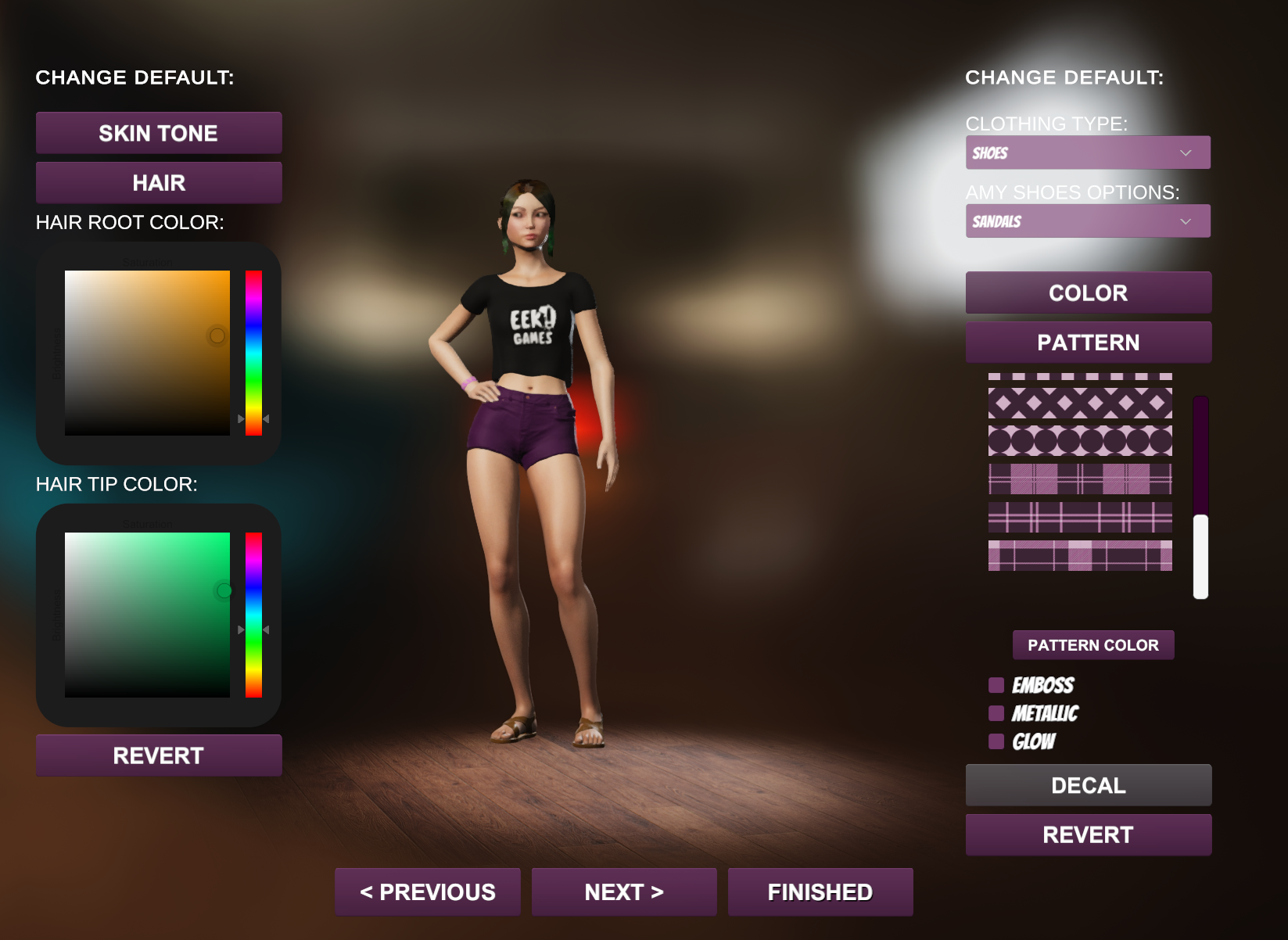Image resolution: width=1288 pixels, height=940 pixels.
Task: Advance with the Next button
Action: click(624, 892)
